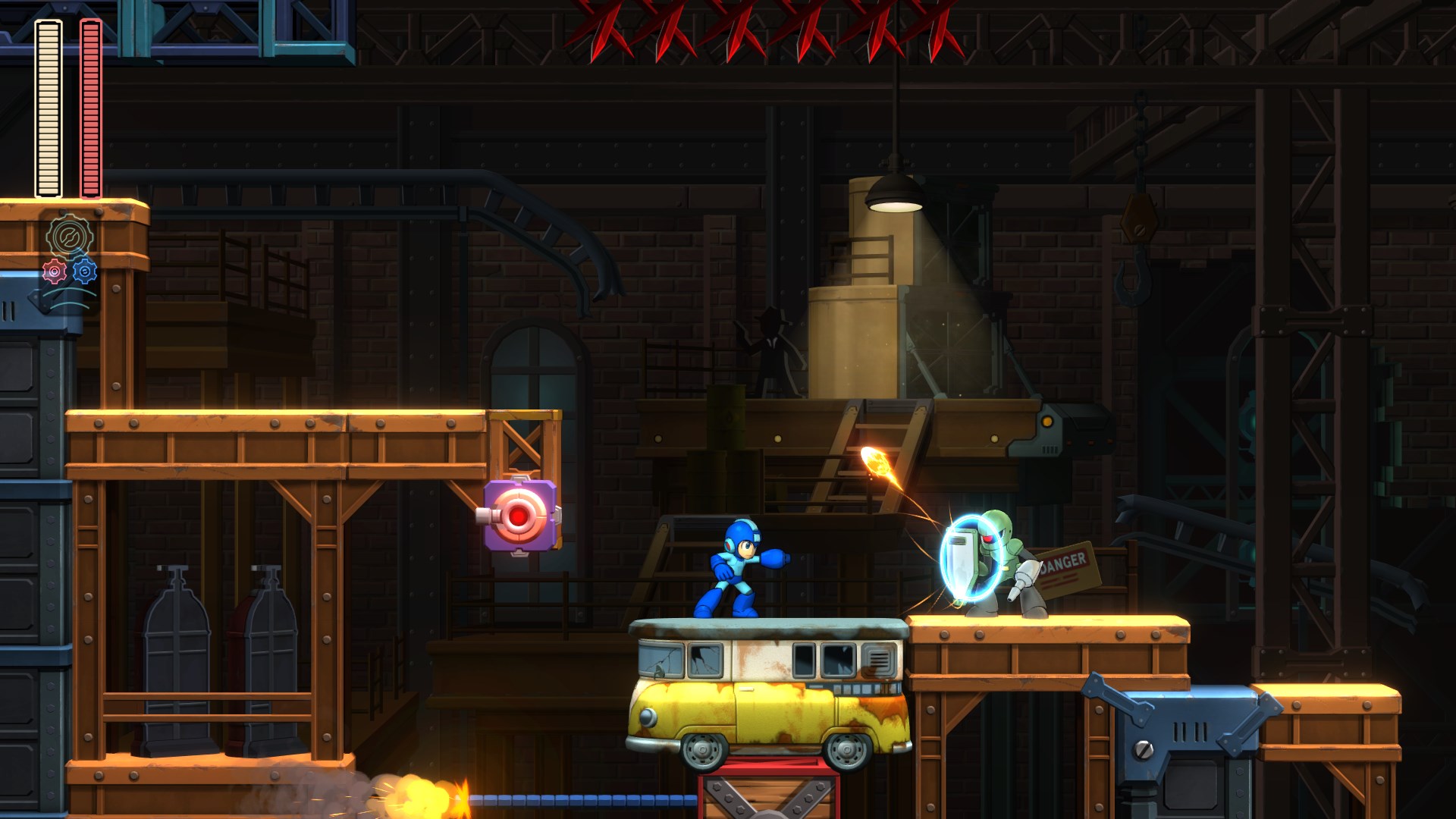Click the large Double Gear gauge icon
This screenshot has width=1456, height=819.
[69, 236]
